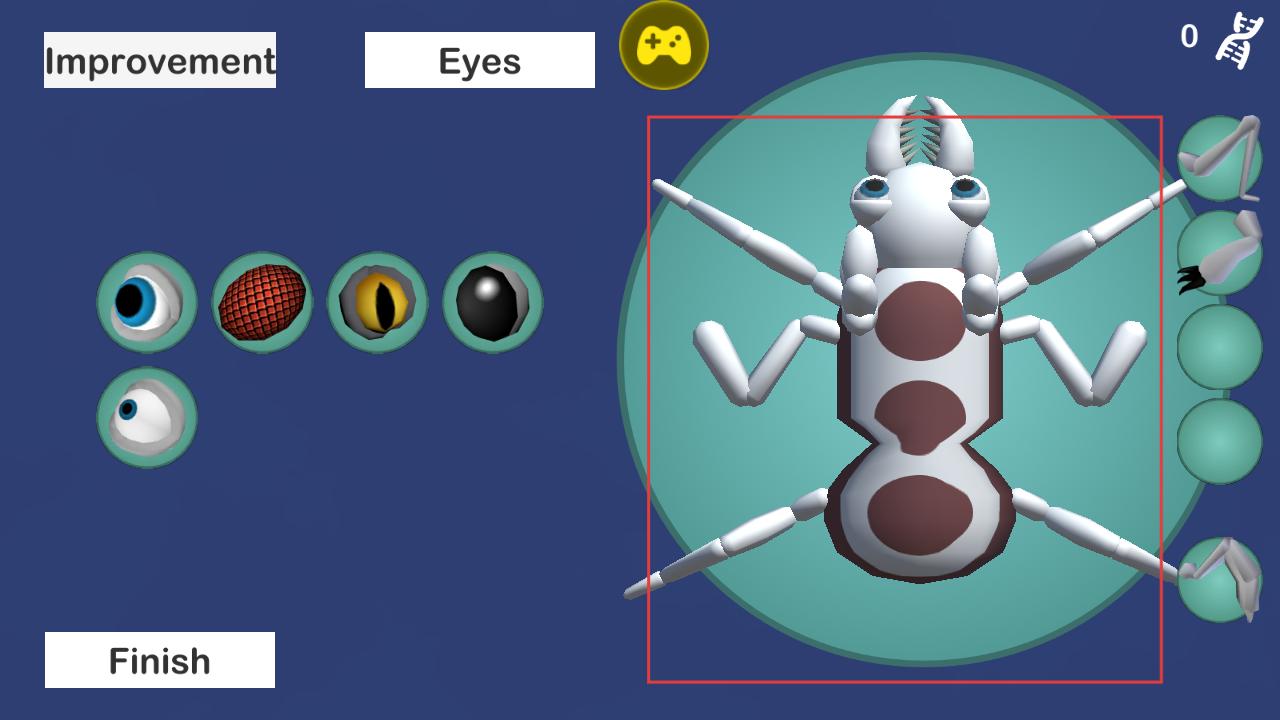Click the yellow gamepad icon
This screenshot has height=720, width=1280.
pos(664,45)
